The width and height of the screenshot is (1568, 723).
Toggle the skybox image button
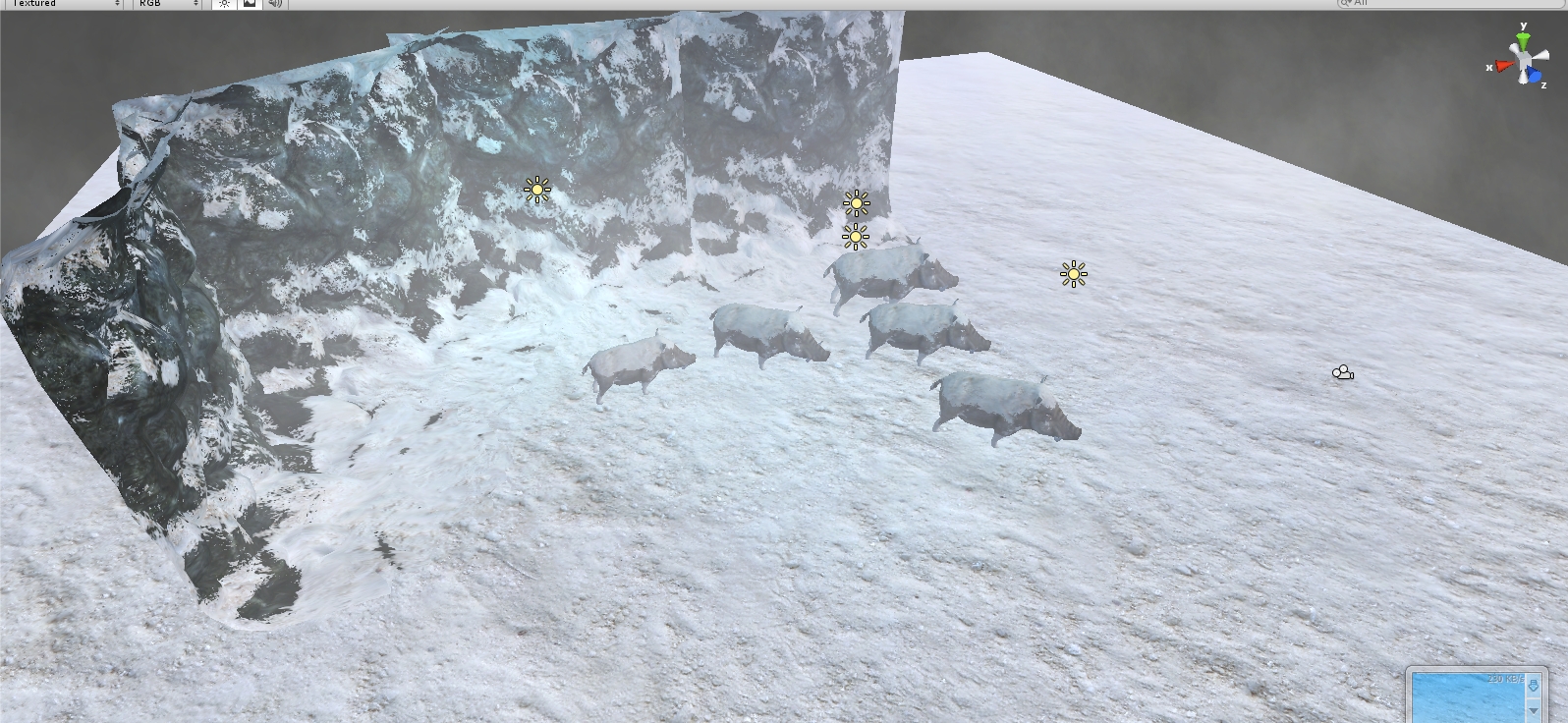point(250,4)
